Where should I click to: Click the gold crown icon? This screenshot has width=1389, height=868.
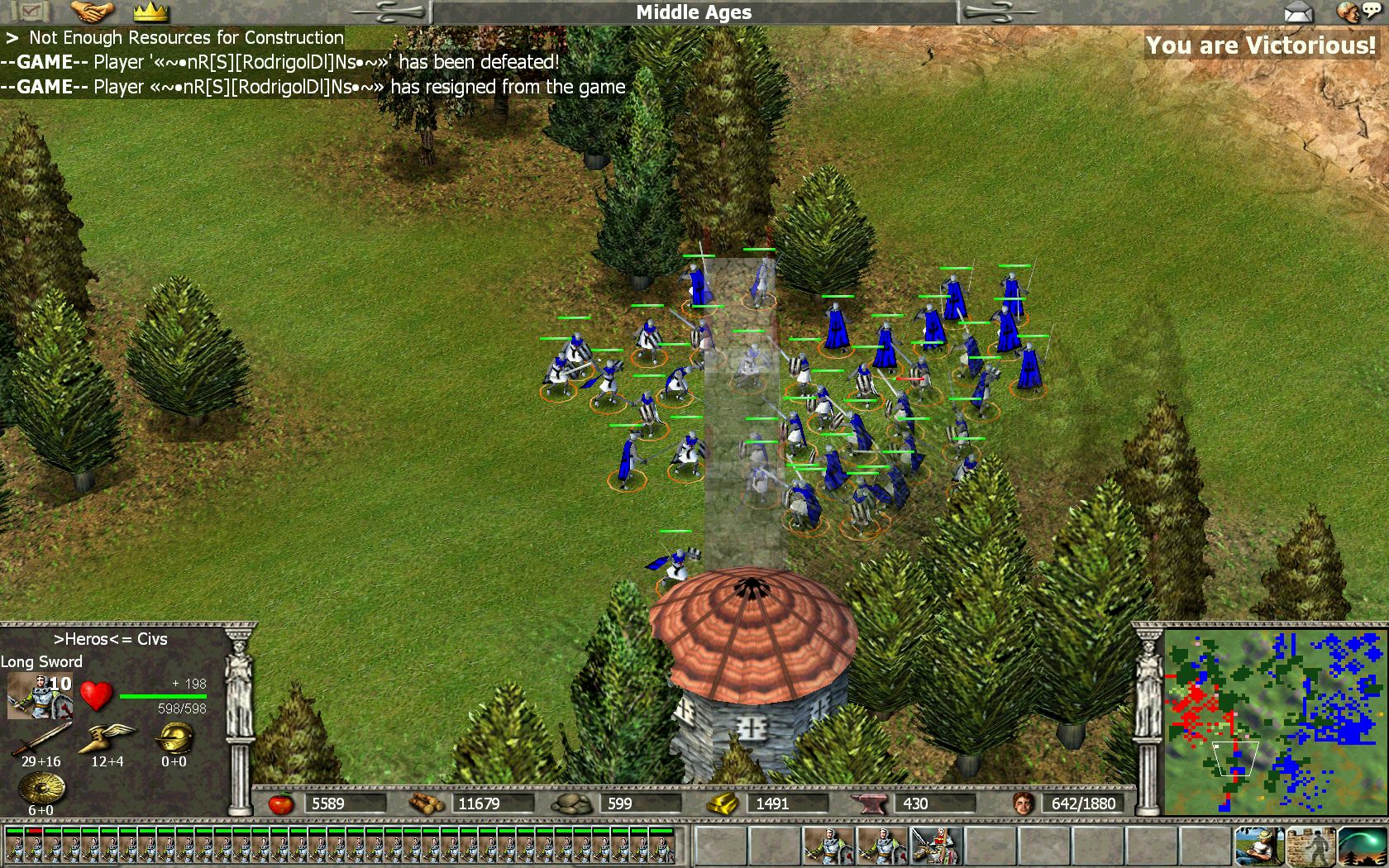pyautogui.click(x=150, y=12)
